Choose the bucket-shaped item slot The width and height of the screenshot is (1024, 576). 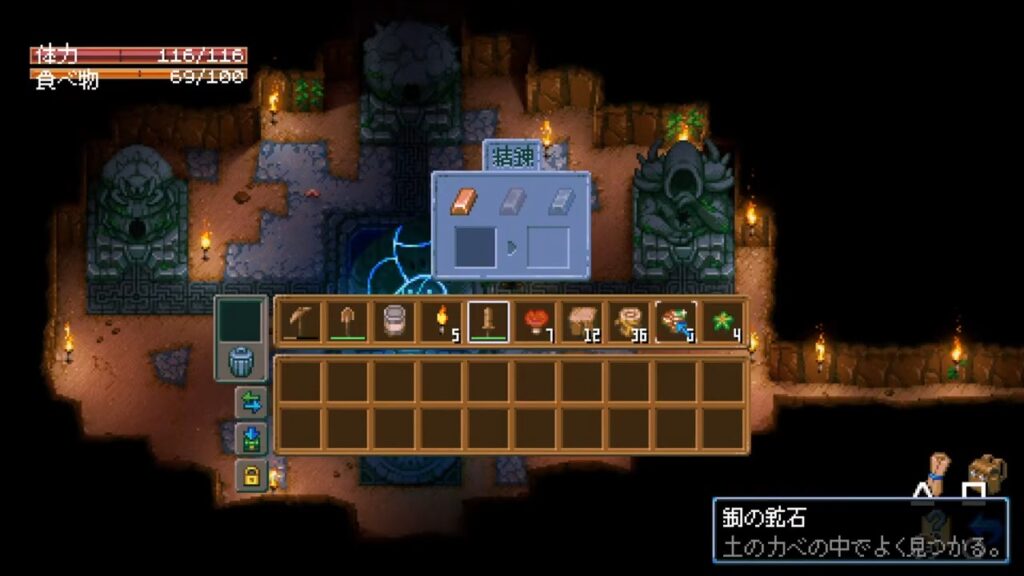pos(393,321)
